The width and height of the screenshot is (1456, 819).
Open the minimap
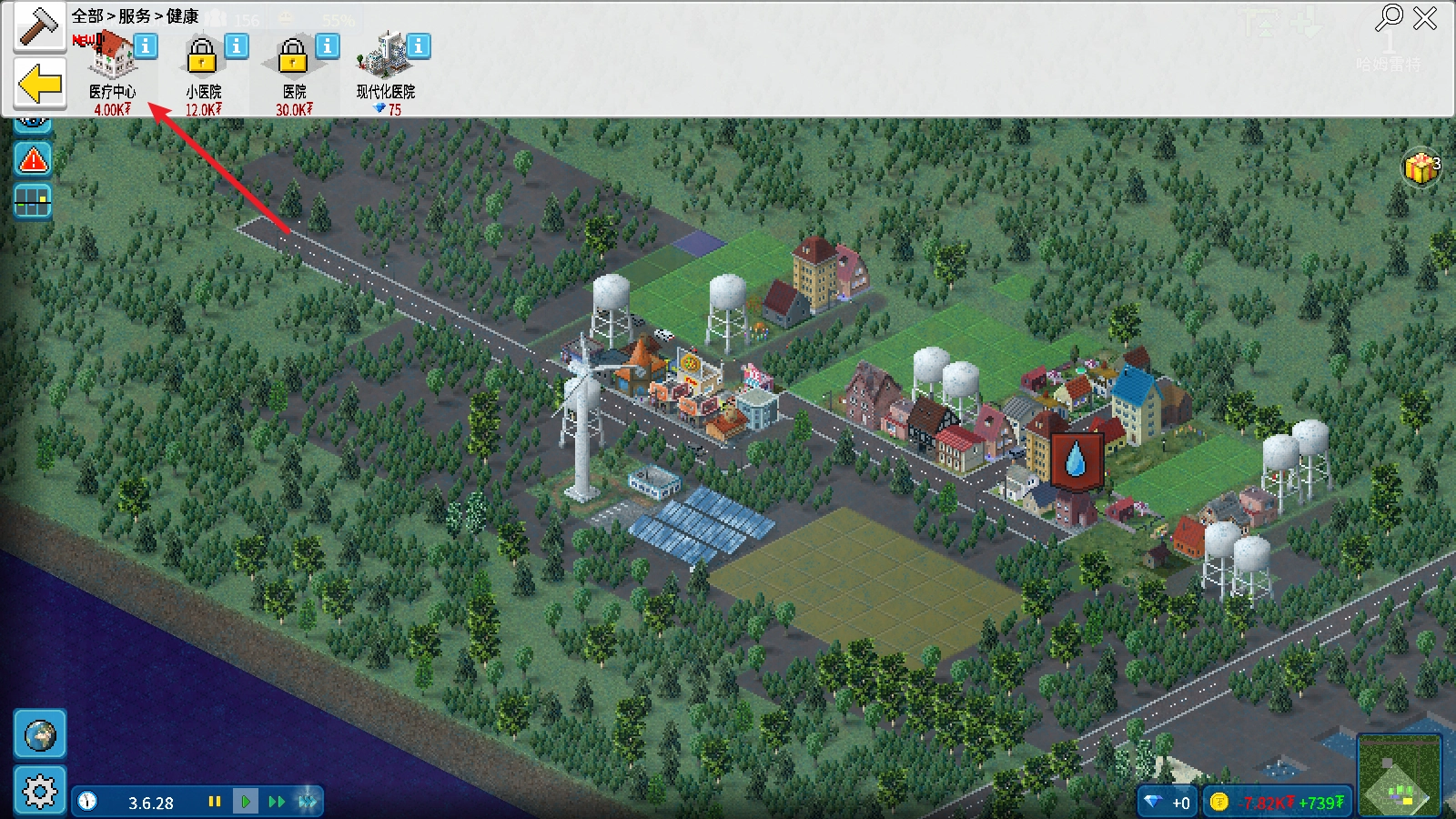(1400, 776)
